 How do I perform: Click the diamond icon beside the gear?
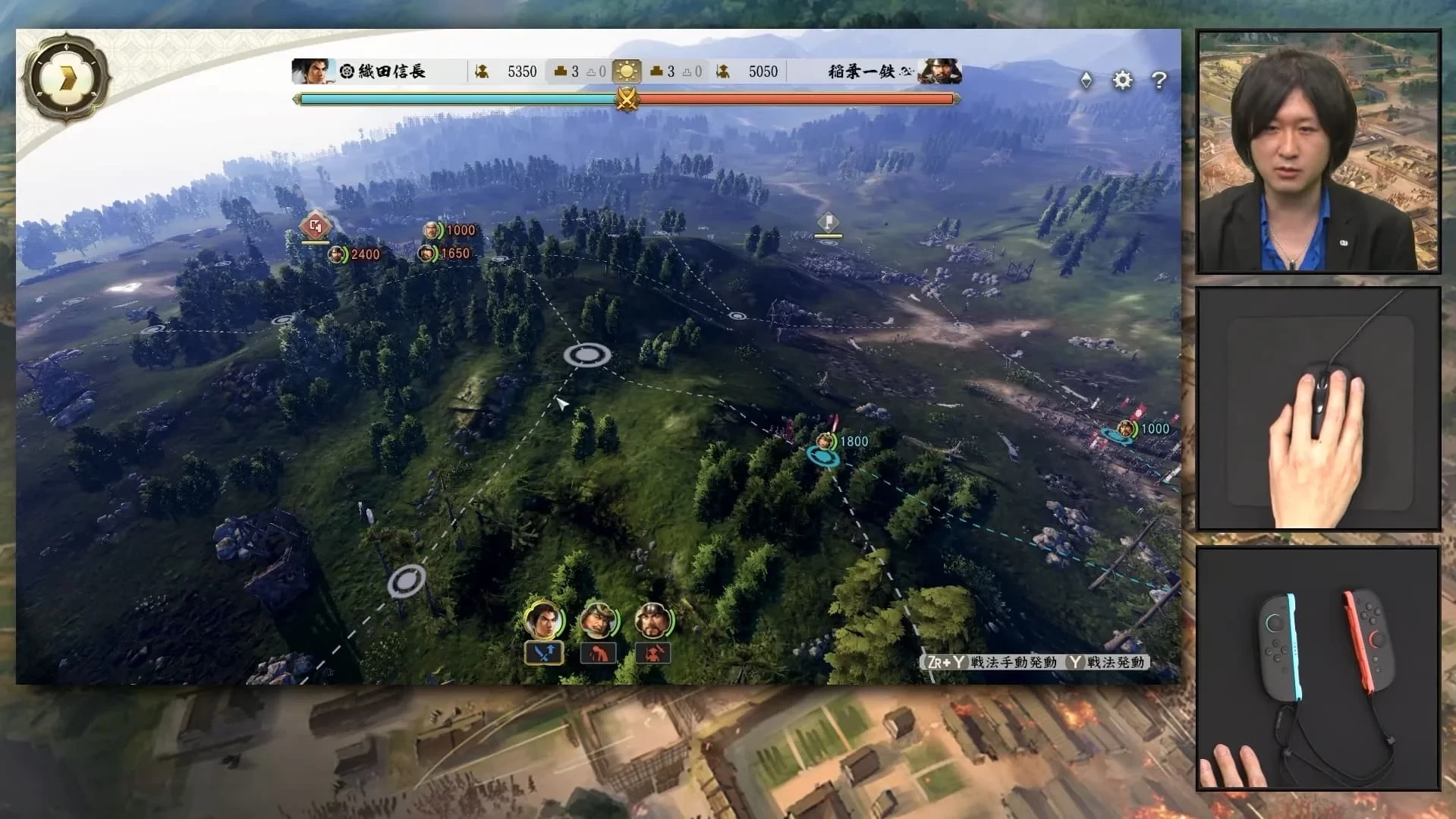pyautogui.click(x=1086, y=80)
